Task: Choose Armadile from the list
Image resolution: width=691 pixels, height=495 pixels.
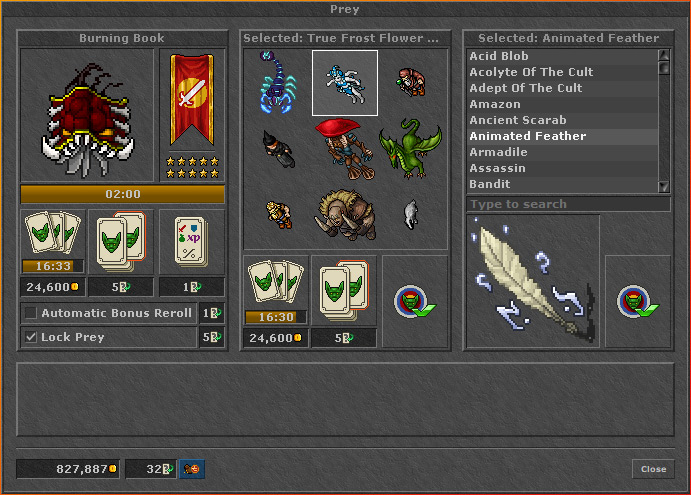Action: click(x=562, y=152)
